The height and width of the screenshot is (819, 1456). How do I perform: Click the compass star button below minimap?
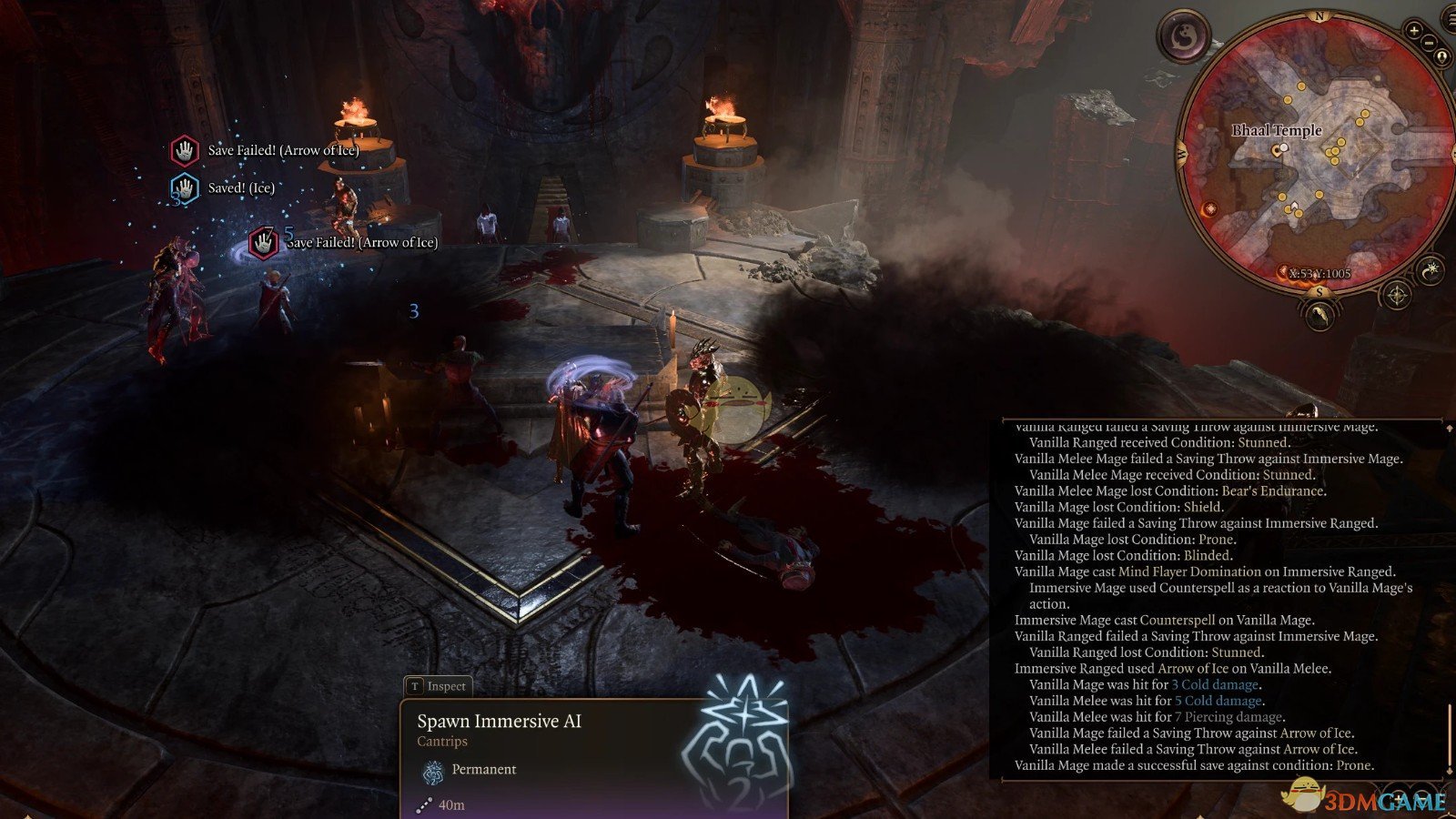[x=1396, y=295]
